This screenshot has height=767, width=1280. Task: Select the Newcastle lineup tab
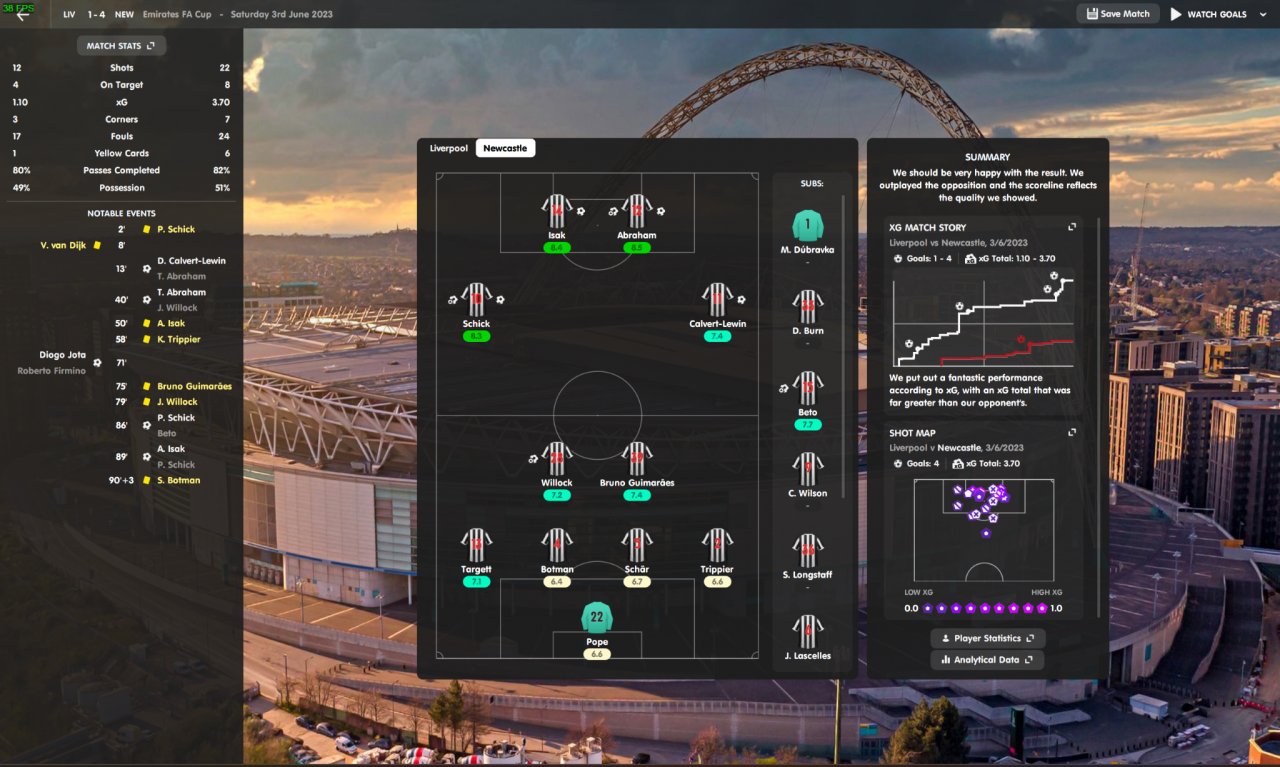(505, 148)
